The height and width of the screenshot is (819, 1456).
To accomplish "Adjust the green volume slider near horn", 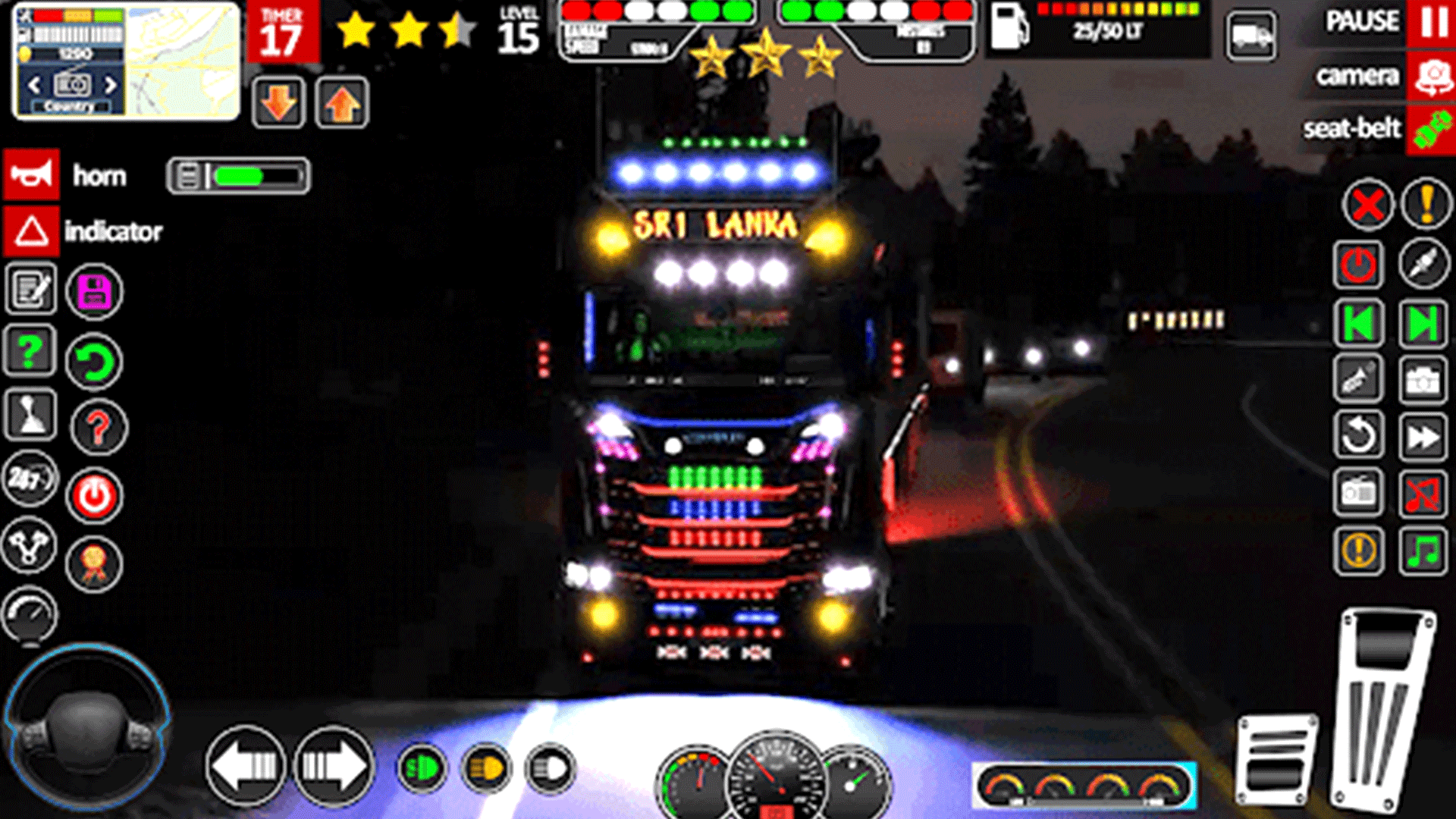I will tap(239, 176).
